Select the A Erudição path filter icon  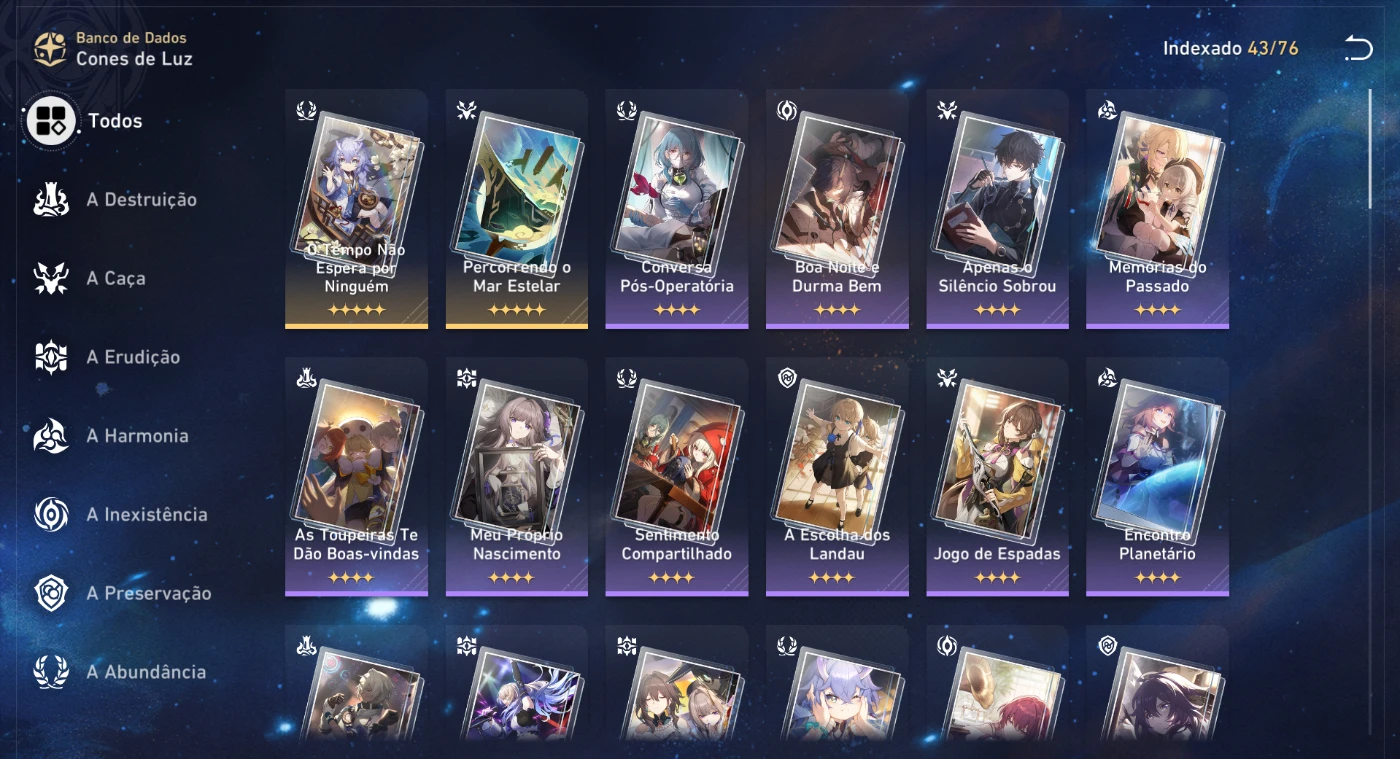point(49,356)
